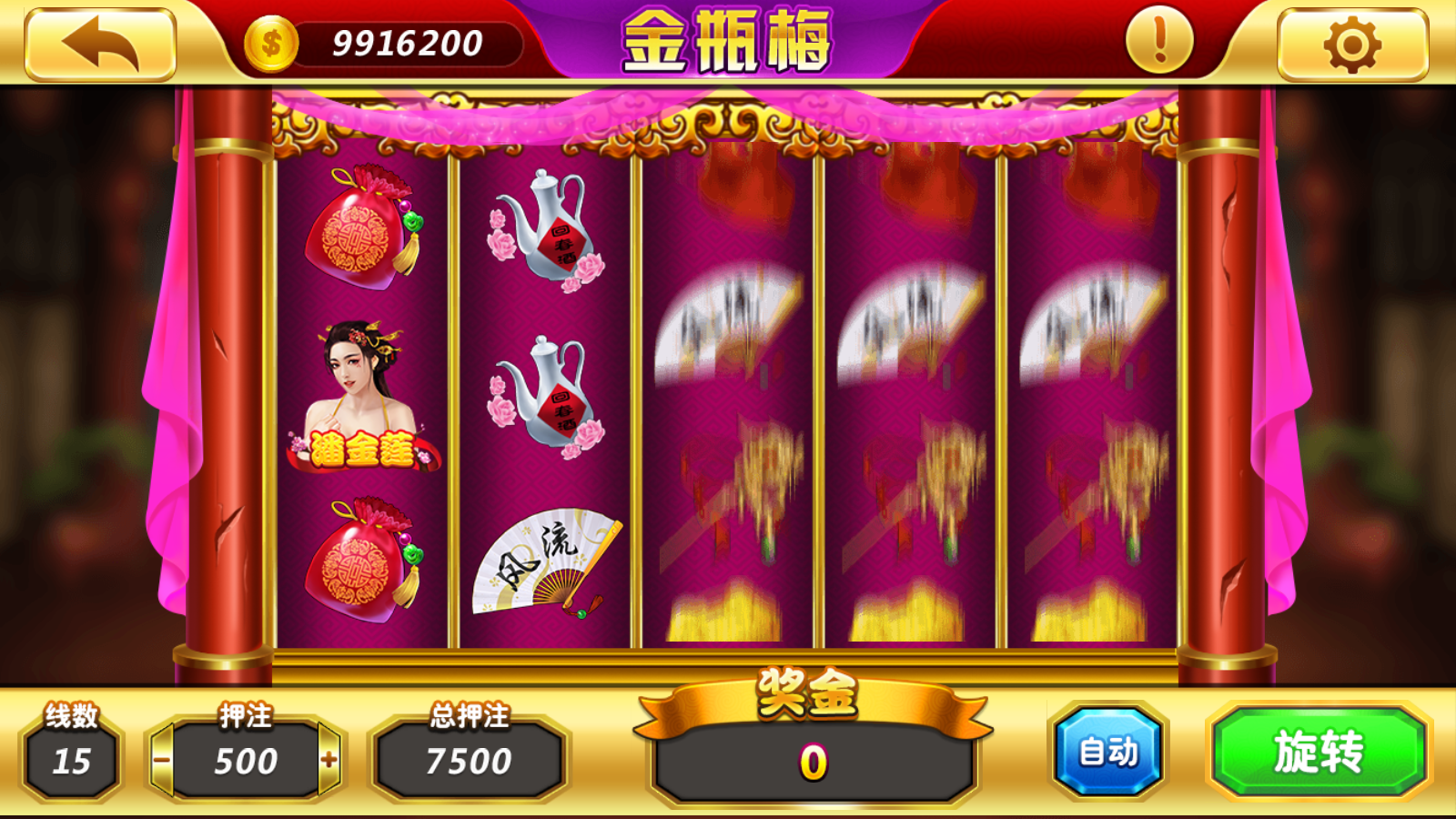Click the 线数 lines display showing 15

71,763
